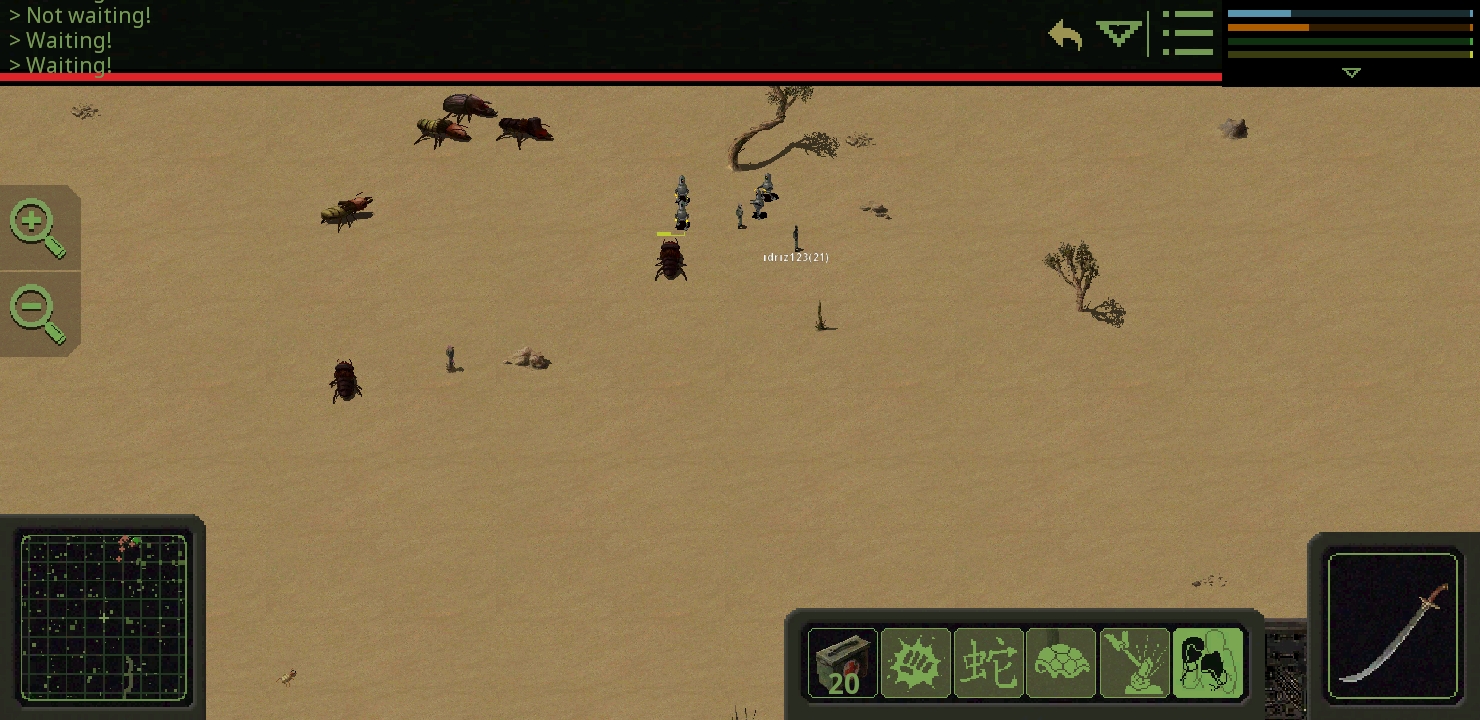Image resolution: width=1480 pixels, height=720 pixels.
Task: Click the undo arrow icon
Action: pyautogui.click(x=1064, y=34)
